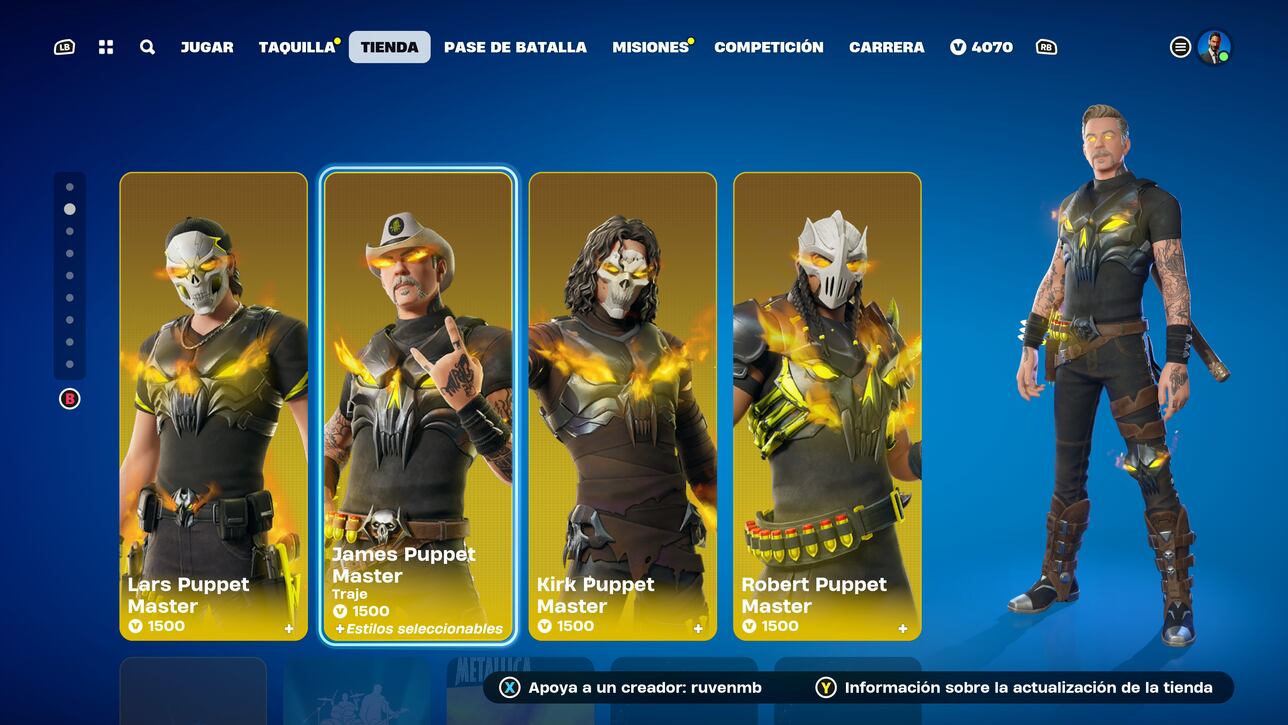Select the highlighted pagination dot indicator
The height and width of the screenshot is (725, 1288).
pyautogui.click(x=68, y=209)
